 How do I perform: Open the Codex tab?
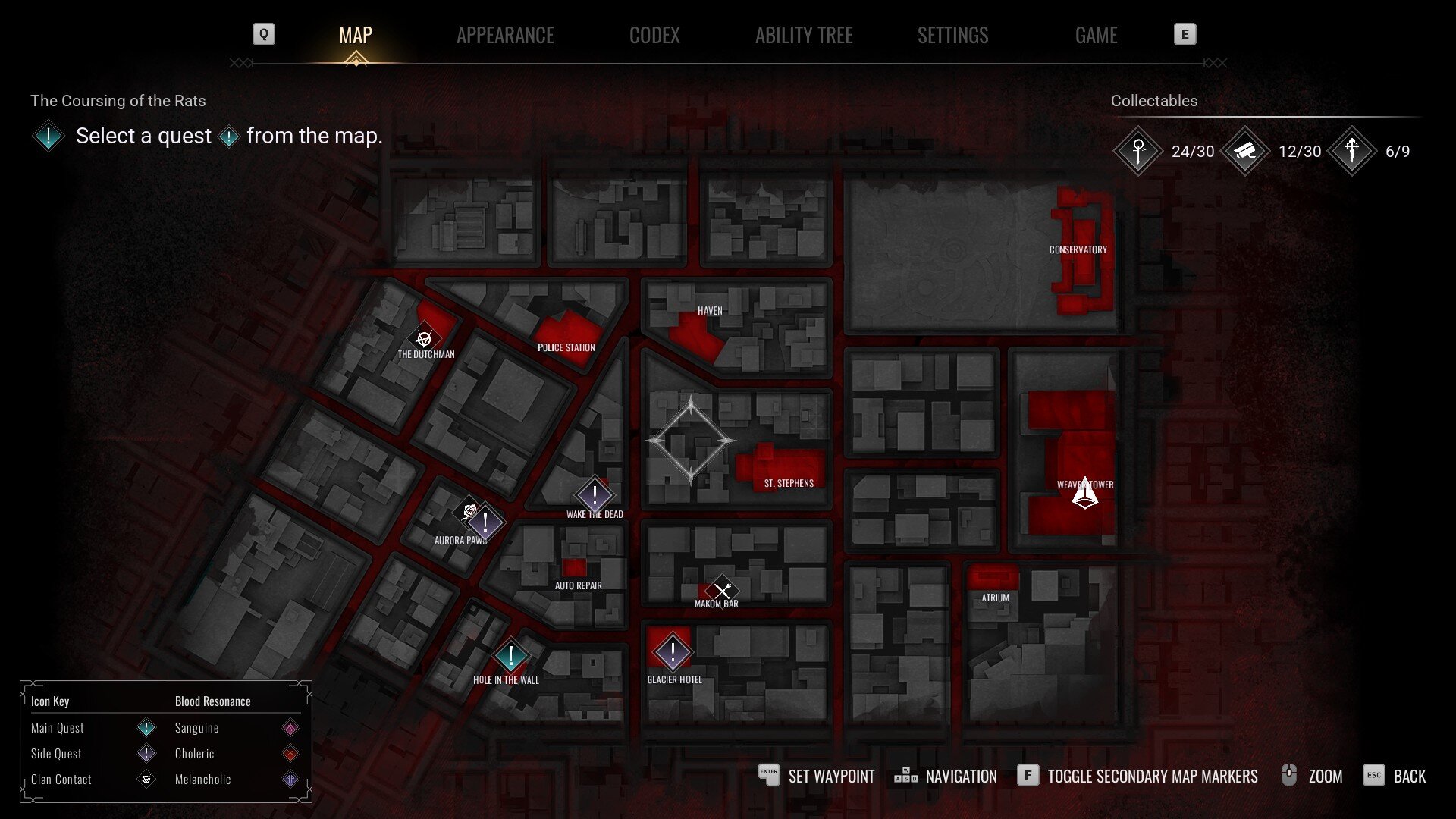(654, 36)
